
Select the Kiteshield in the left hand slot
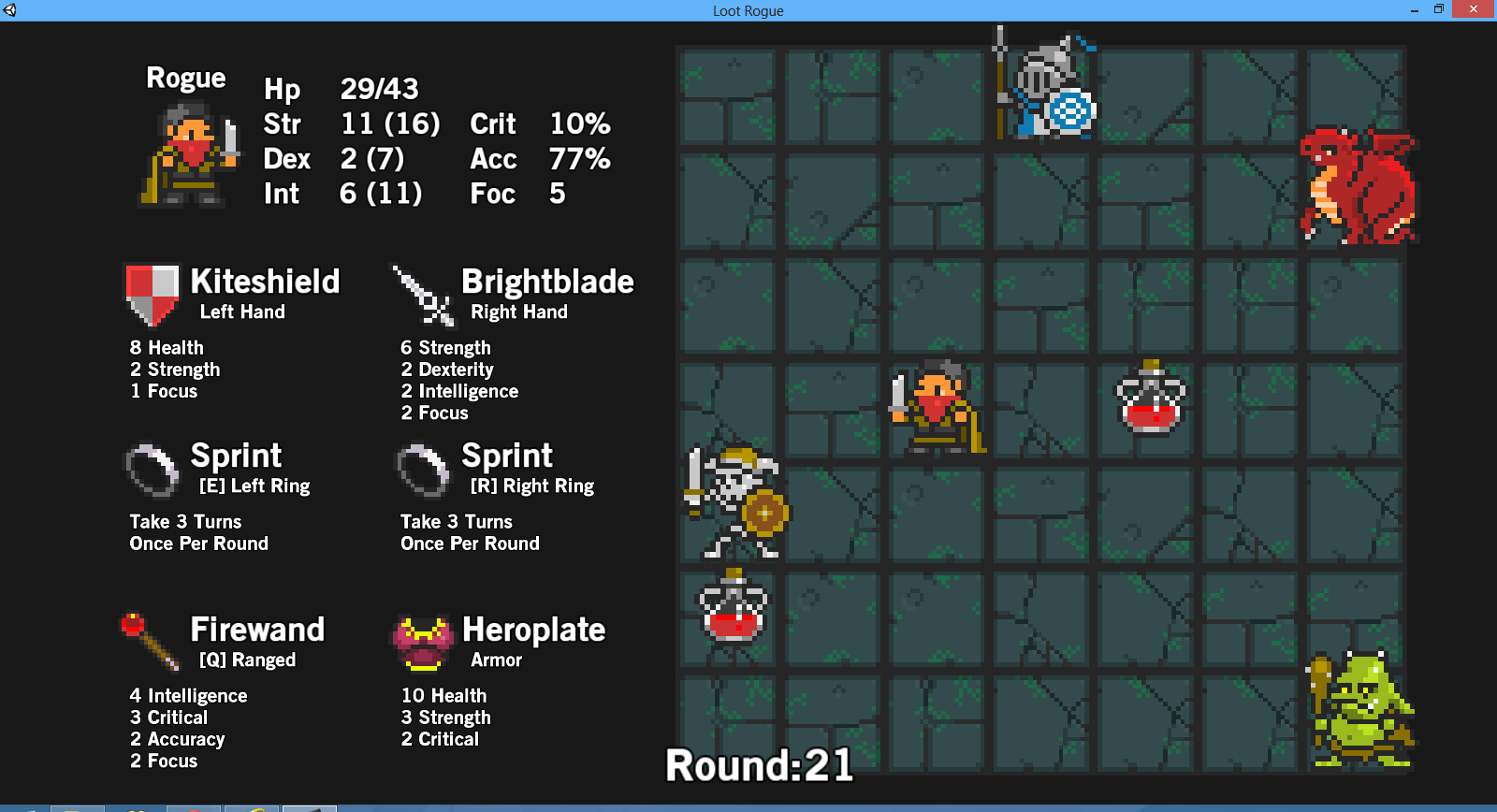pos(151,293)
